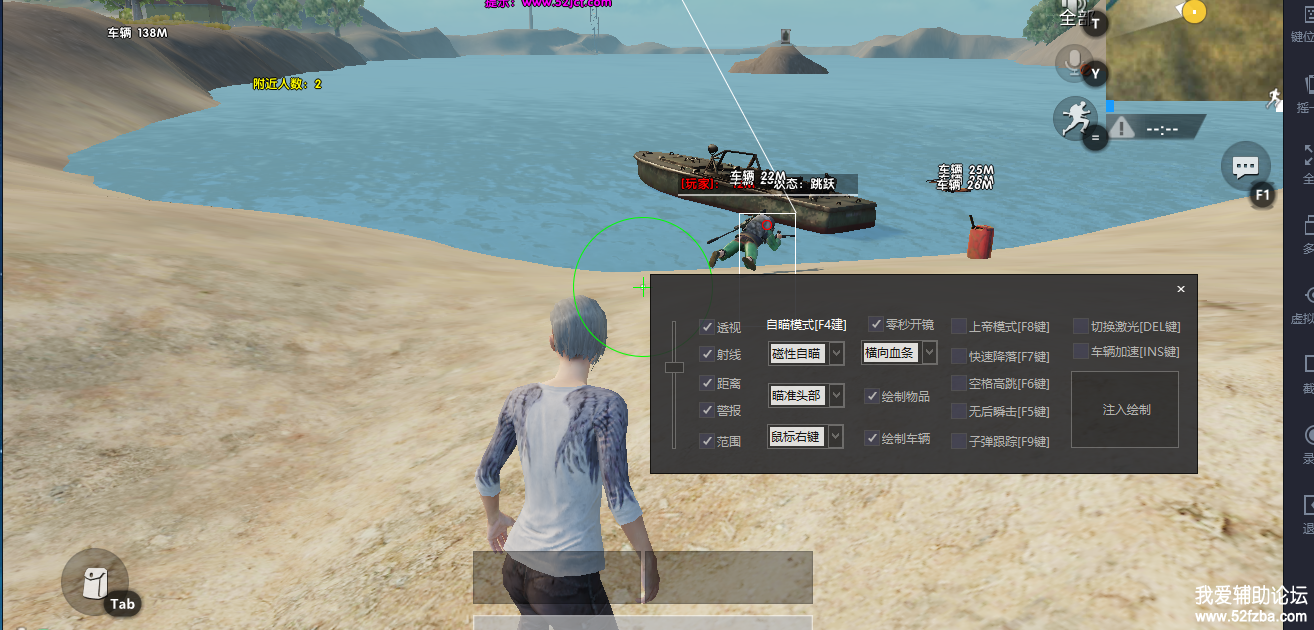Uncheck the 零秒开镜 option
This screenshot has height=630, width=1314.
pos(875,324)
